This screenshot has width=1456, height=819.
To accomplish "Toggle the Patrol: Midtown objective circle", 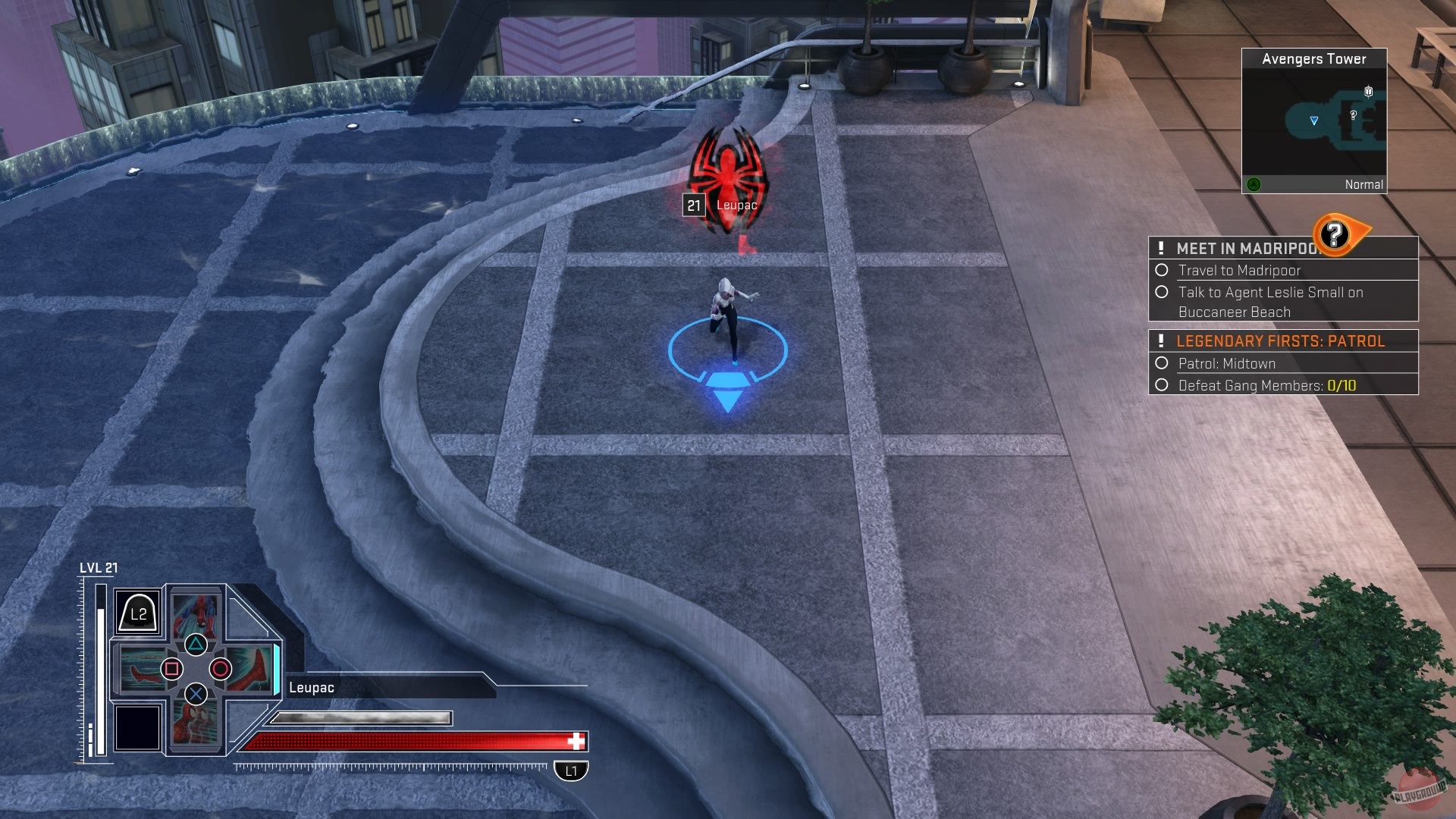I will [1163, 364].
